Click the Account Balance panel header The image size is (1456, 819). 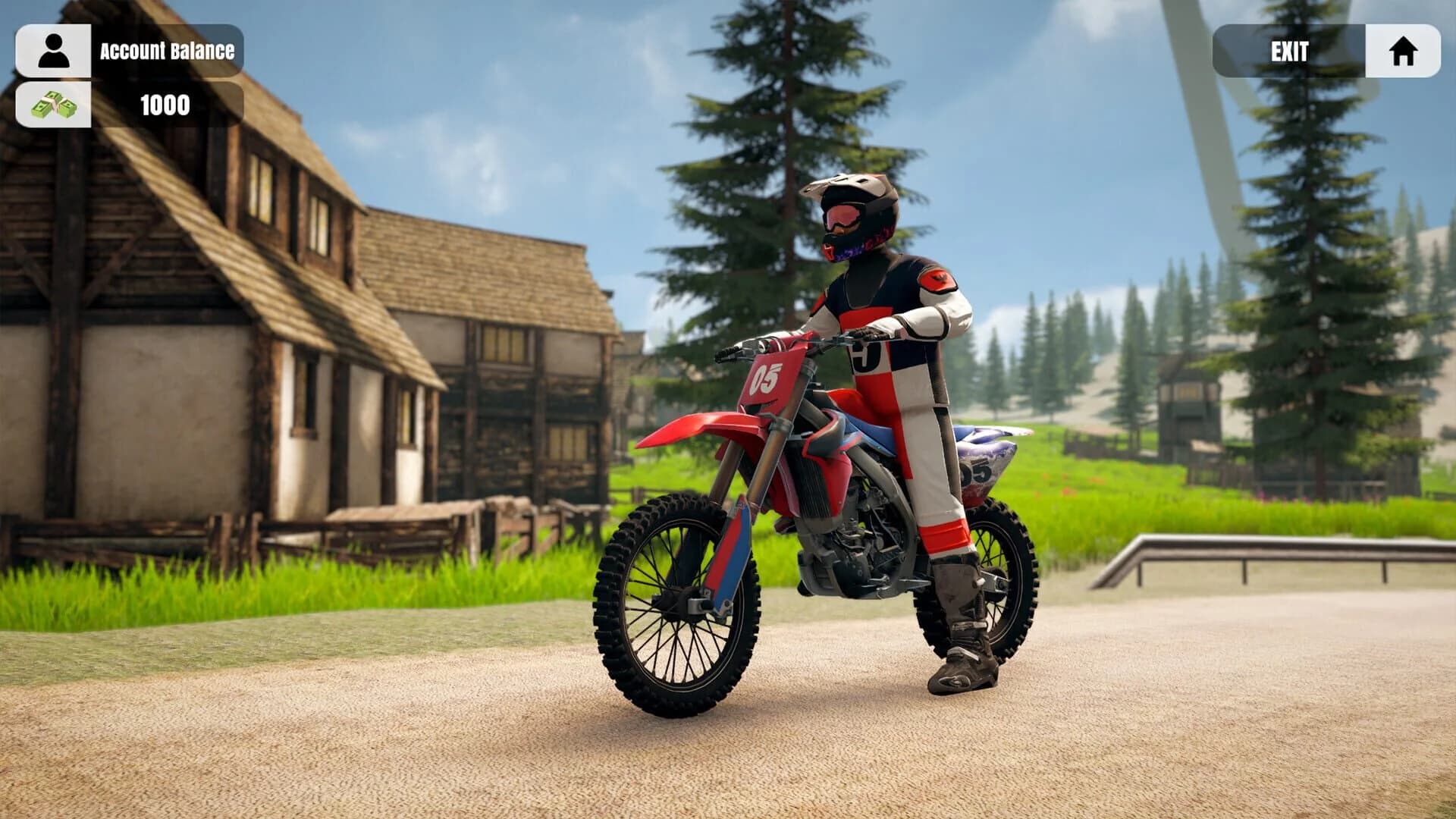[x=166, y=52]
